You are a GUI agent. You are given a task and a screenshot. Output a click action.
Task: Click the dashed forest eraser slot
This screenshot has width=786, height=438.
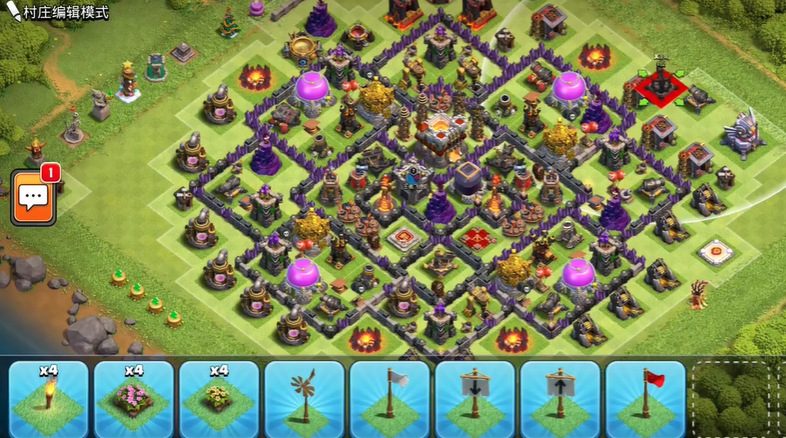pyautogui.click(x=738, y=398)
